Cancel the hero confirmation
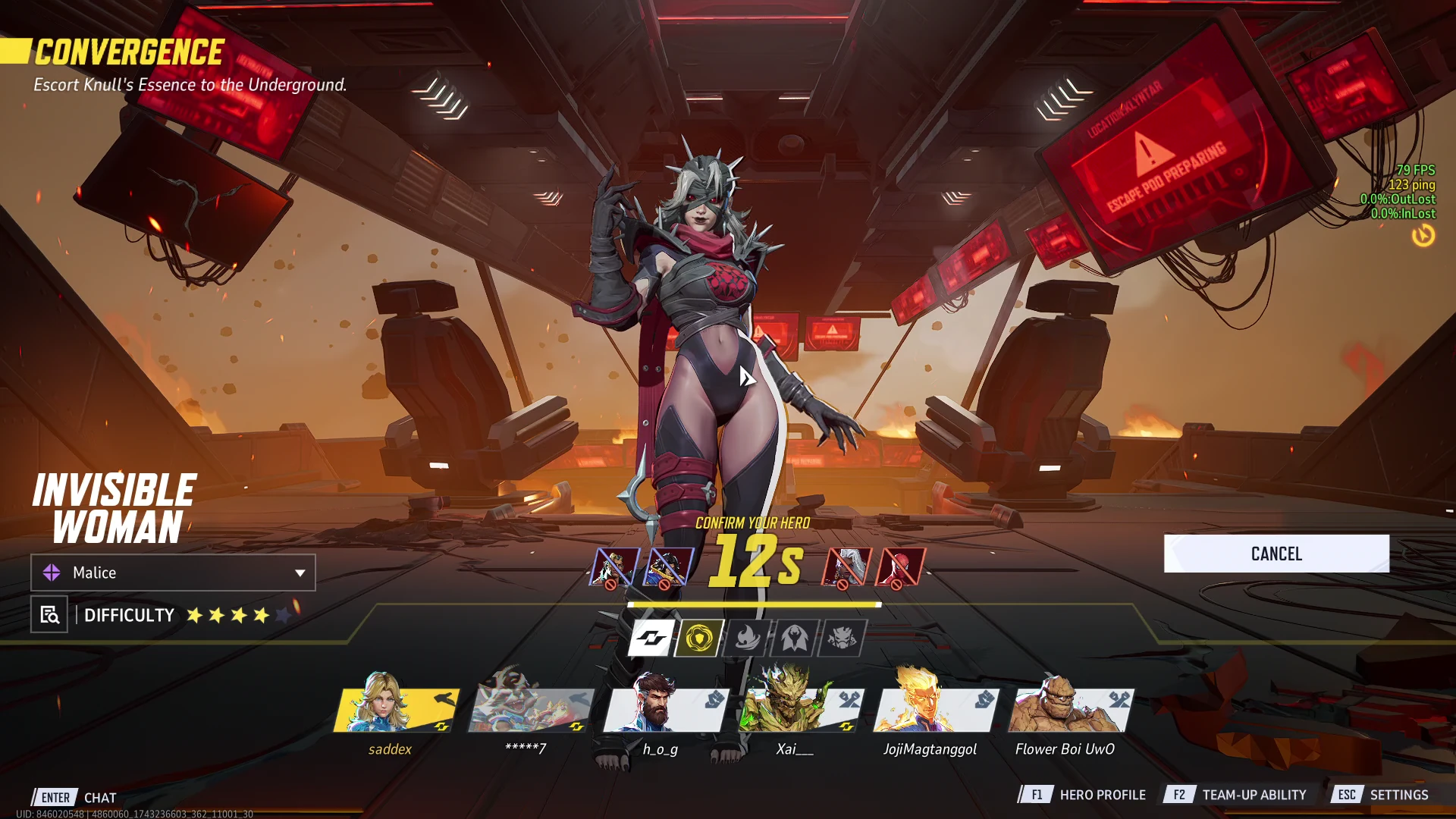 pyautogui.click(x=1276, y=554)
